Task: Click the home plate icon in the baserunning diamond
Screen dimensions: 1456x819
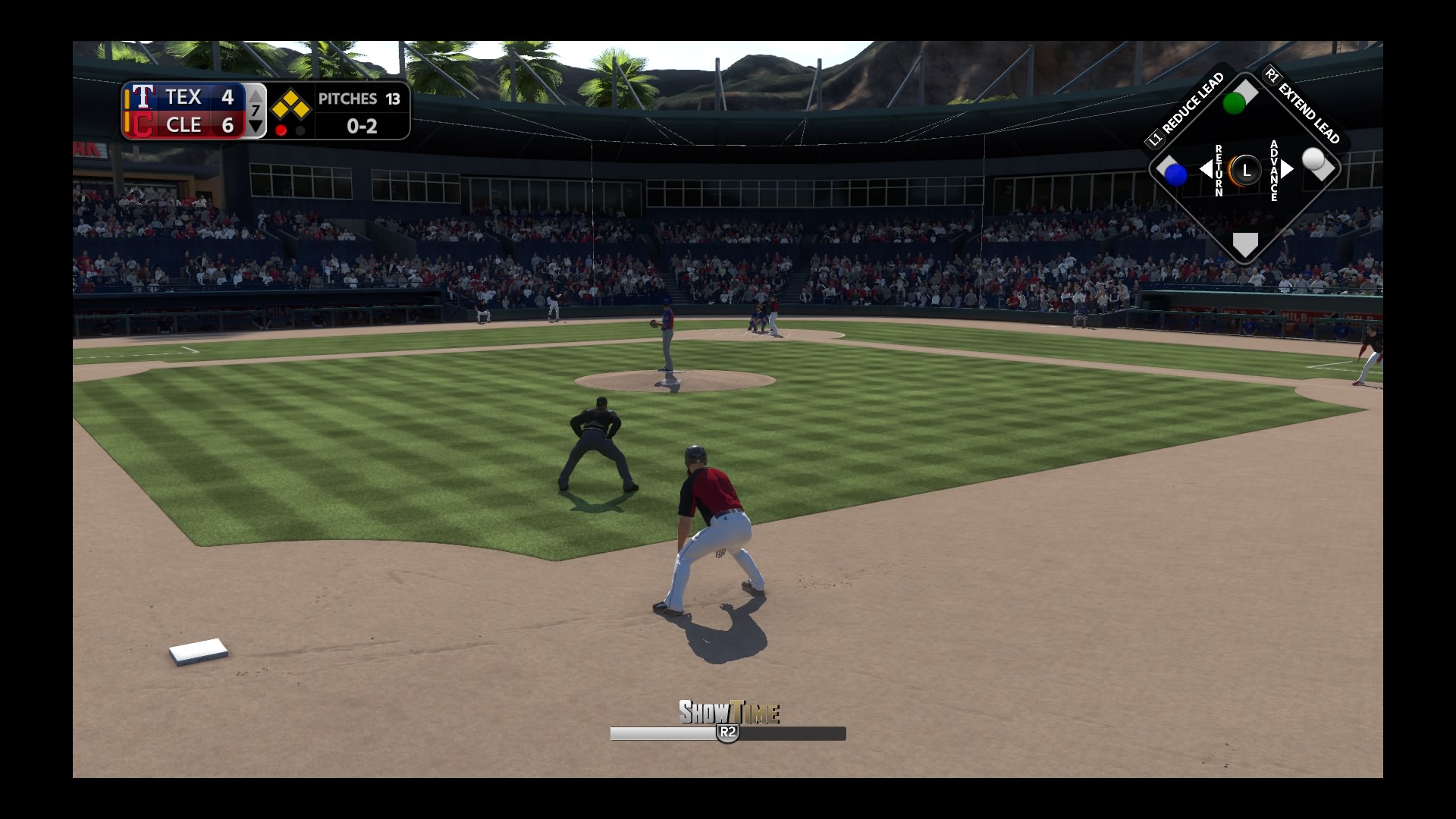Action: (1245, 244)
